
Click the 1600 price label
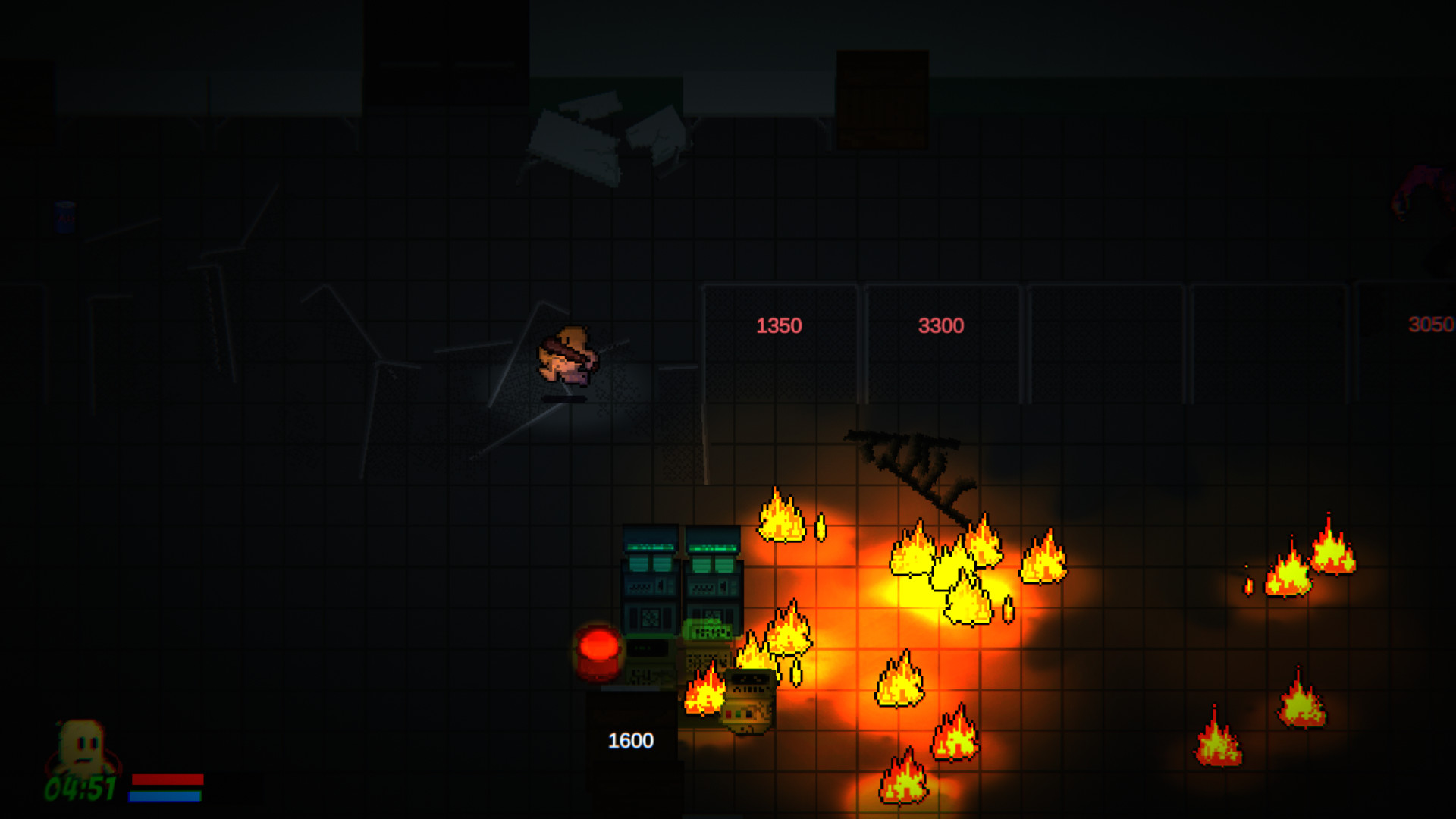click(x=629, y=740)
